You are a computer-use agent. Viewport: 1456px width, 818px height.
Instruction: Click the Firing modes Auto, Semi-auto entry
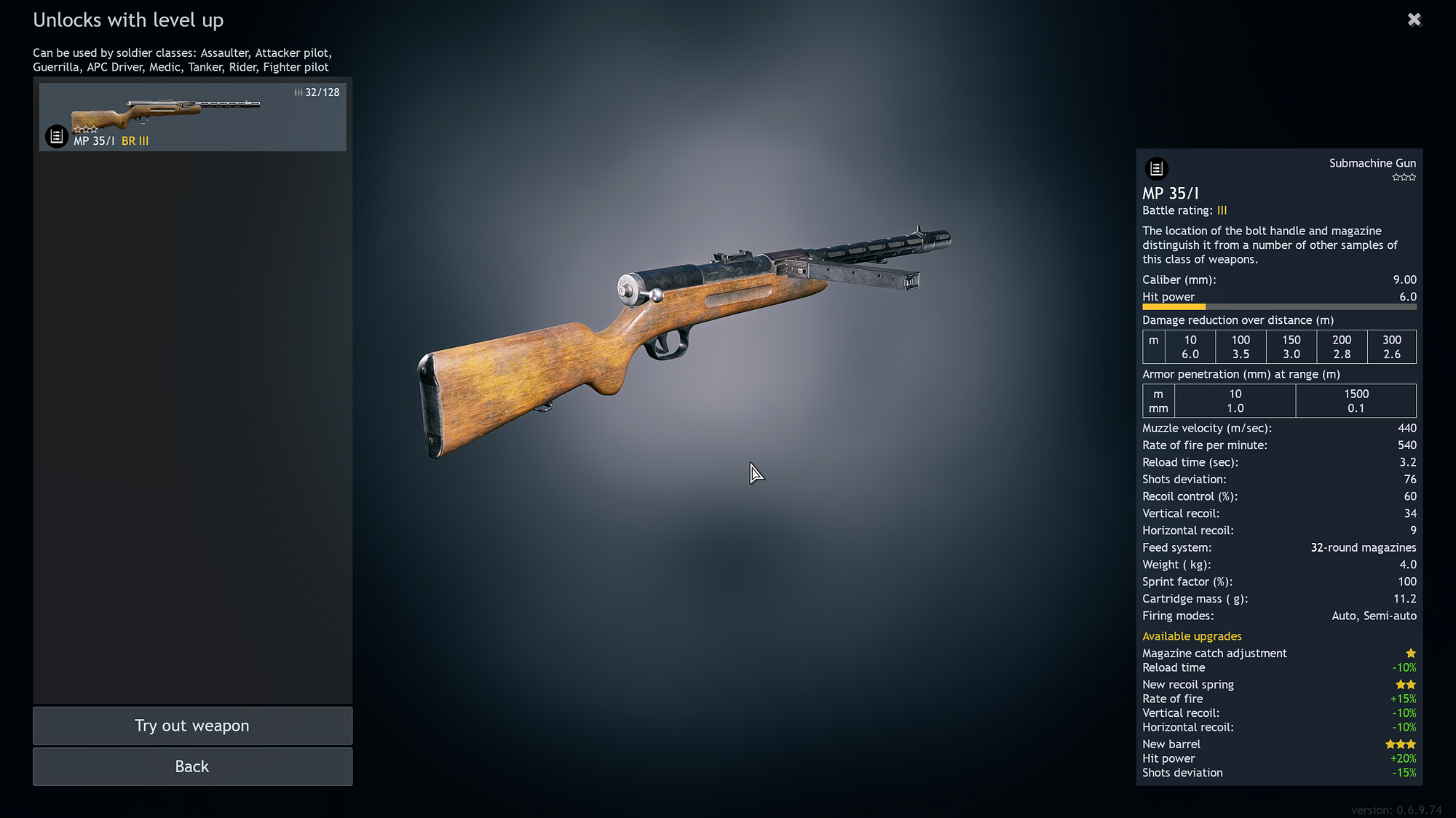(x=1373, y=616)
